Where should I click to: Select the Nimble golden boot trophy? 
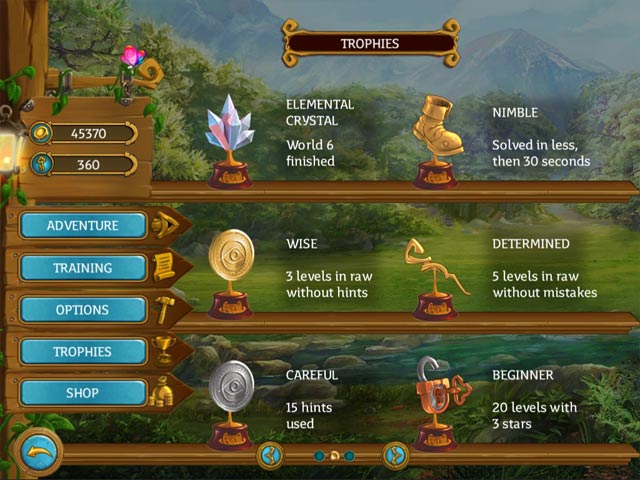436,139
